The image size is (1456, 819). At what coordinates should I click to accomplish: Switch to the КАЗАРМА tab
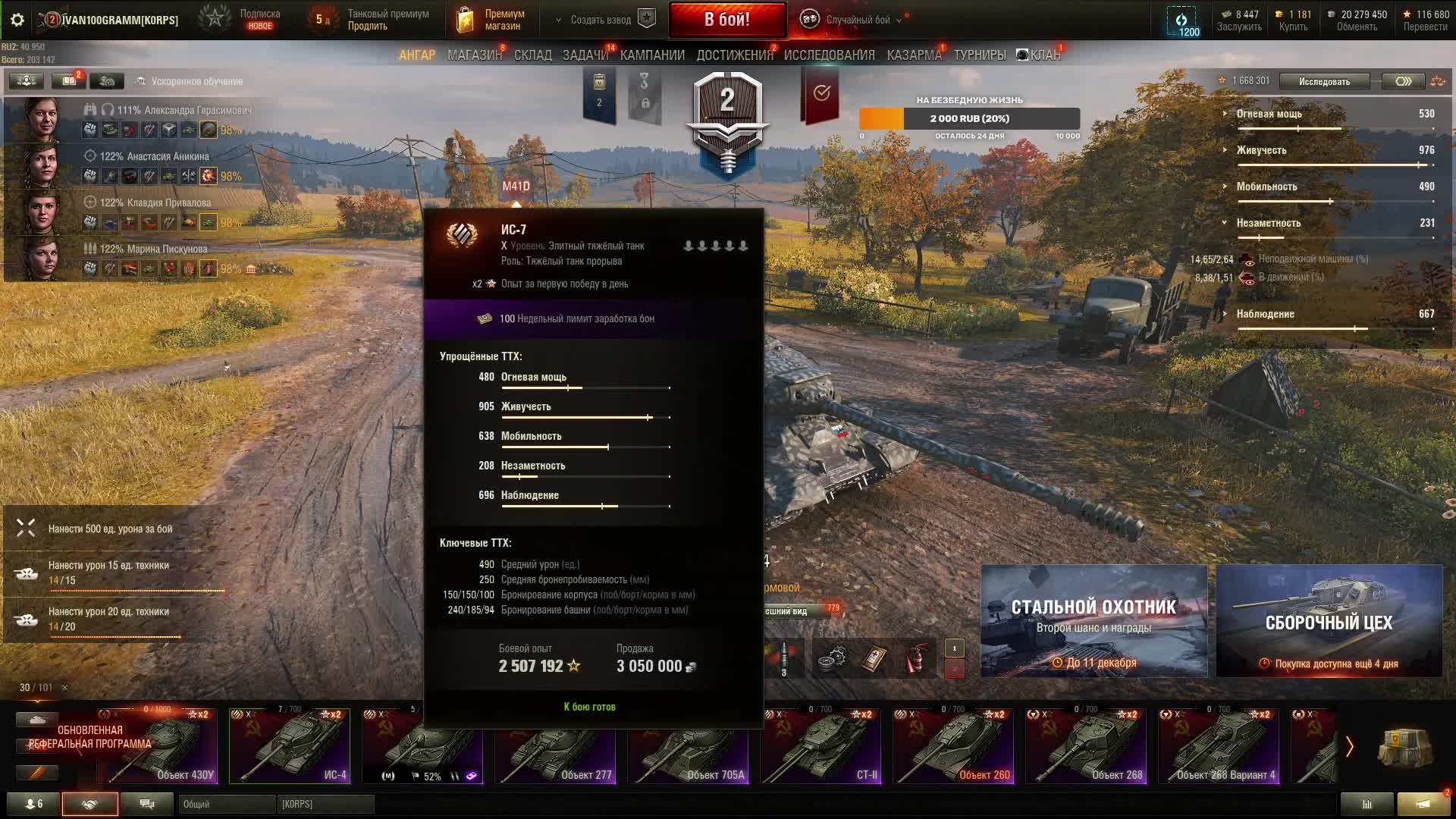point(914,55)
